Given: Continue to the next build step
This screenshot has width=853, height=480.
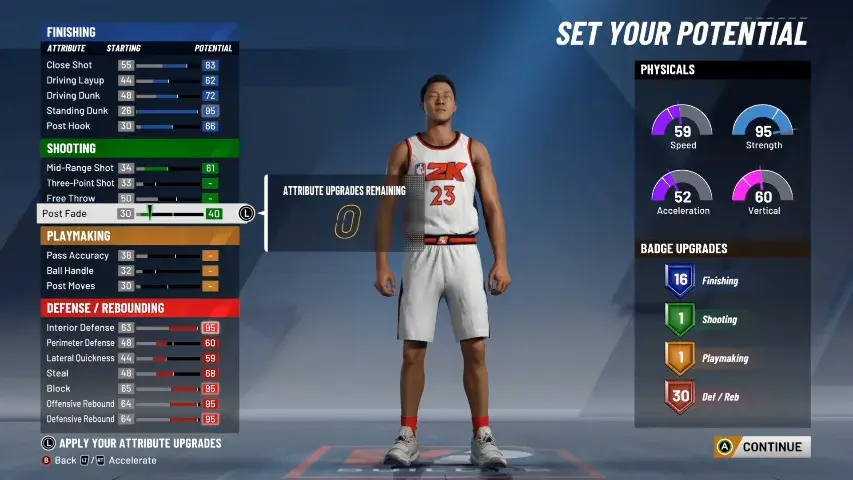Looking at the screenshot, I should click(761, 447).
